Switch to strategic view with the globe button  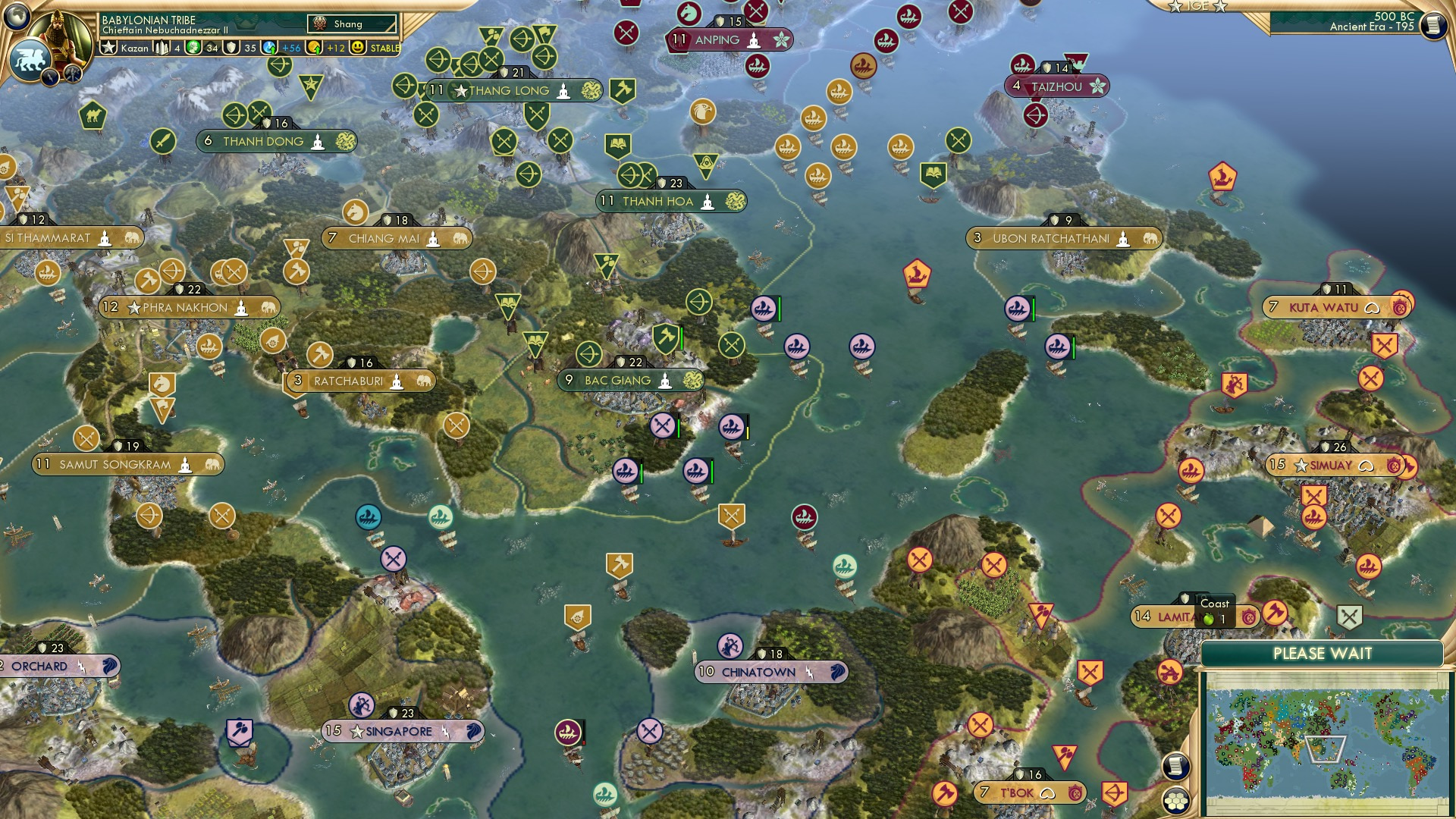click(17, 17)
